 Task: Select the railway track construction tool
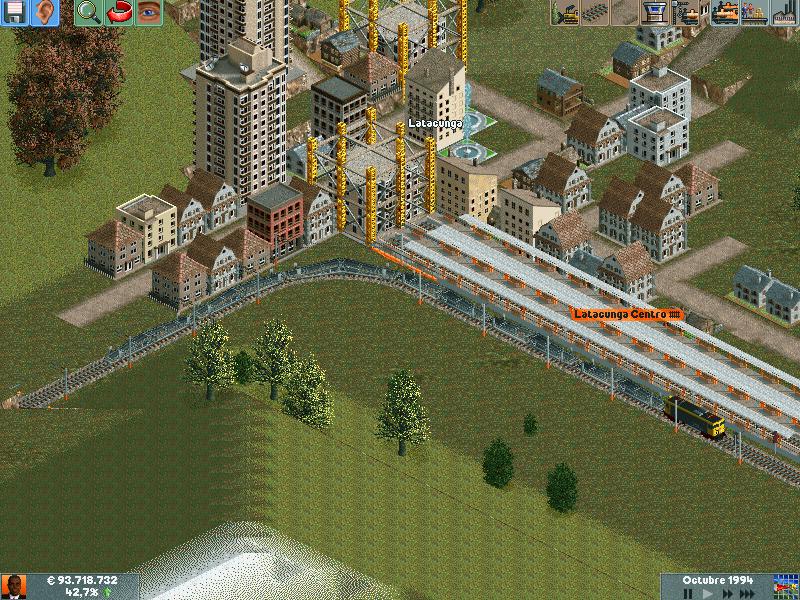595,13
